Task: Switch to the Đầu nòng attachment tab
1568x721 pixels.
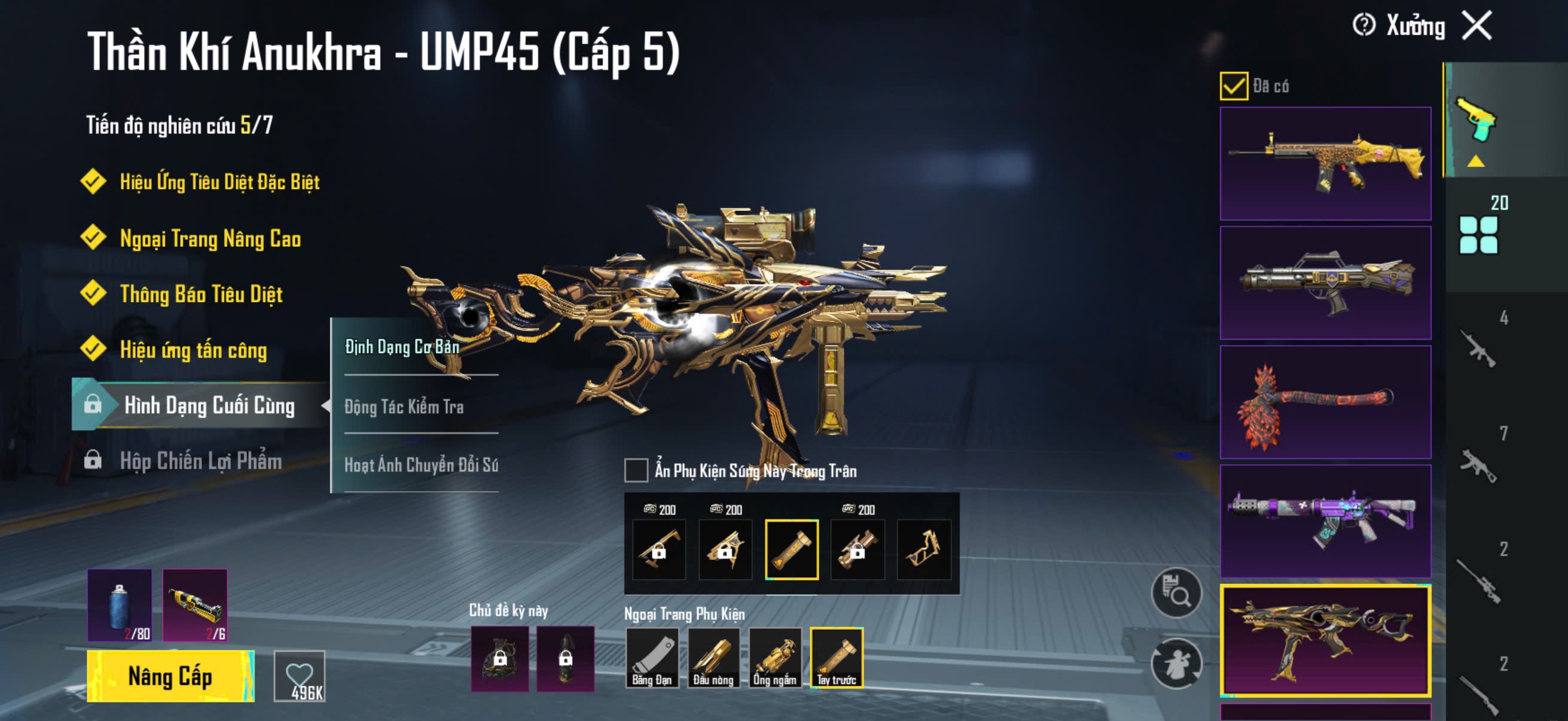Action: pyautogui.click(x=713, y=657)
